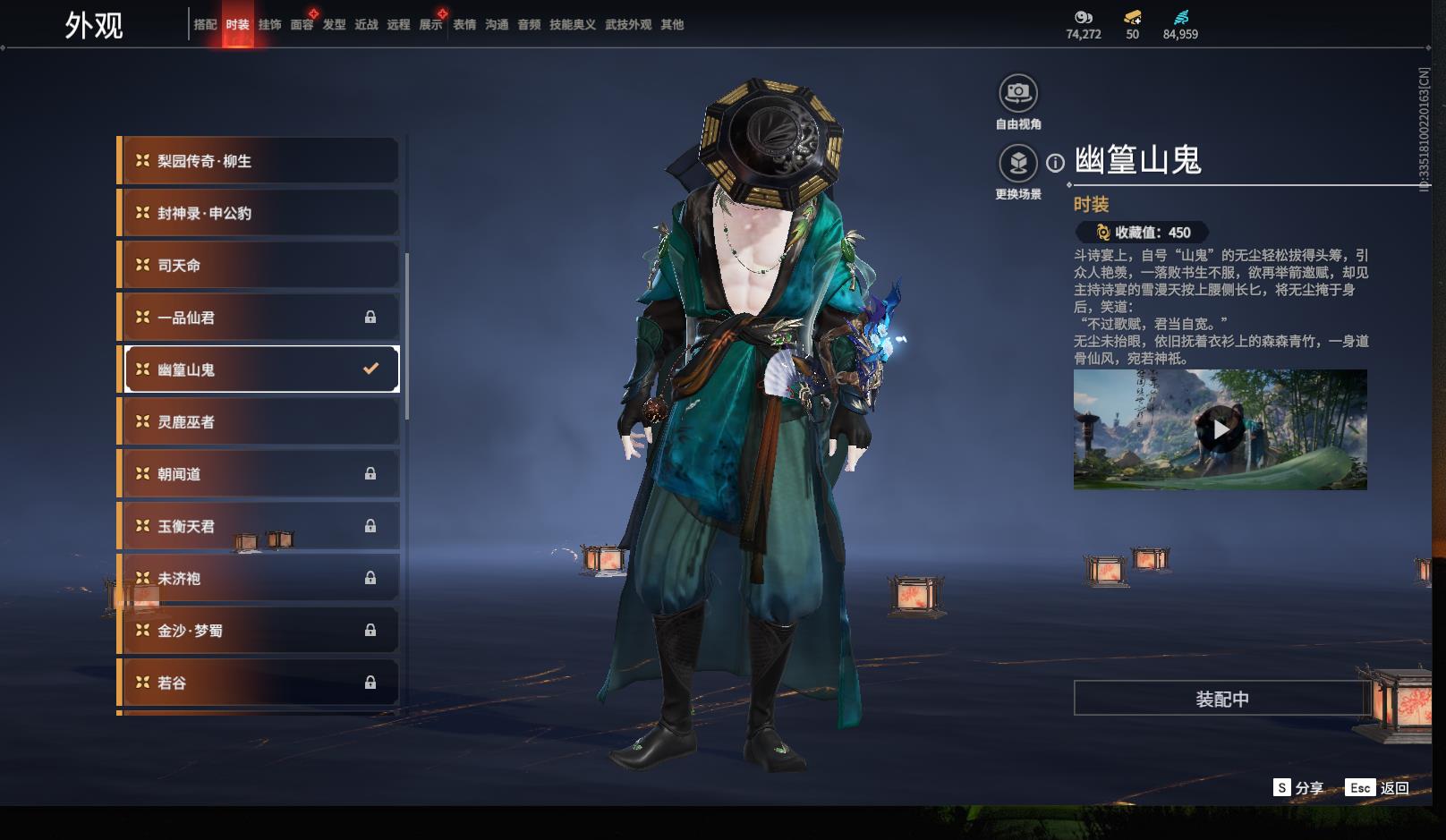
Task: Choose the 灵鹿巫者 outfit
Action: [x=259, y=422]
